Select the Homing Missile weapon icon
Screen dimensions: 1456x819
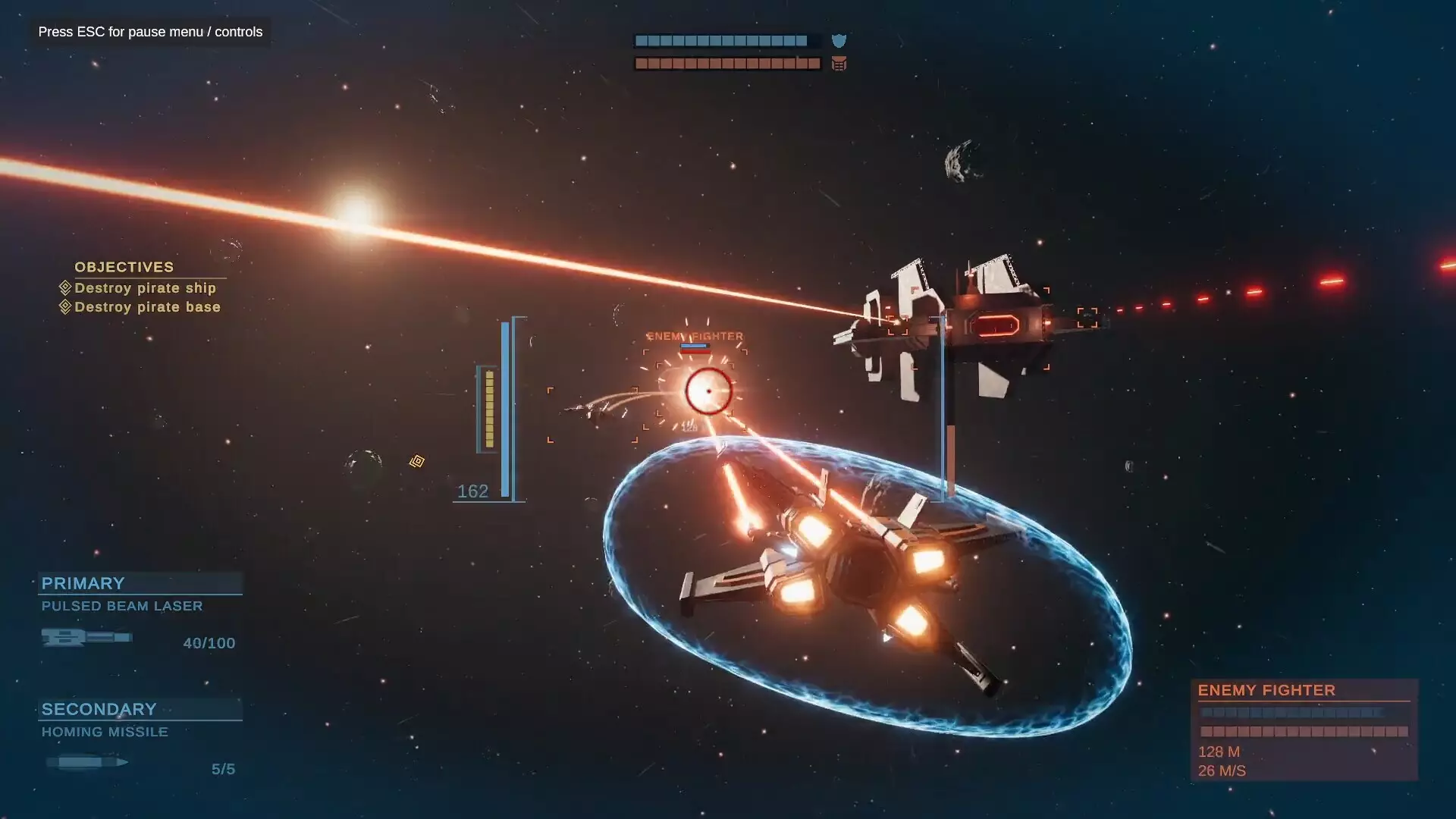tap(85, 761)
